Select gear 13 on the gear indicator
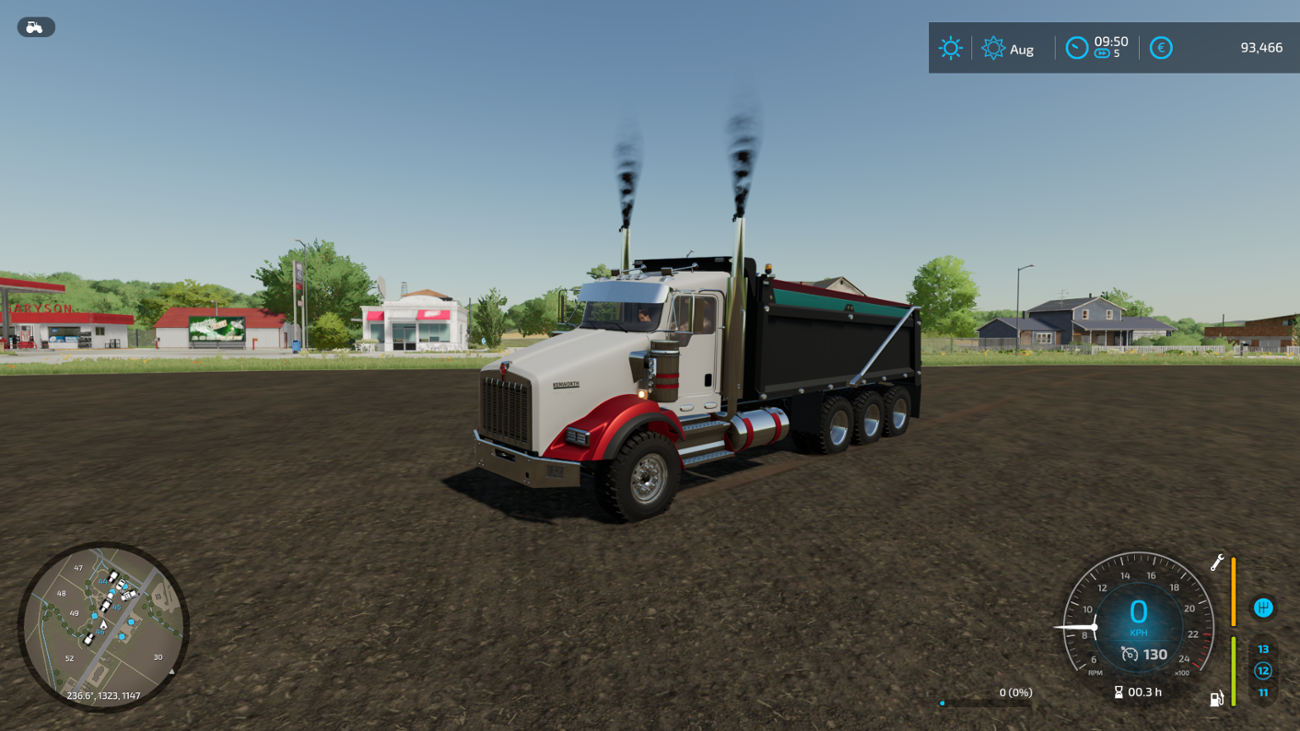The height and width of the screenshot is (731, 1300). [1263, 650]
